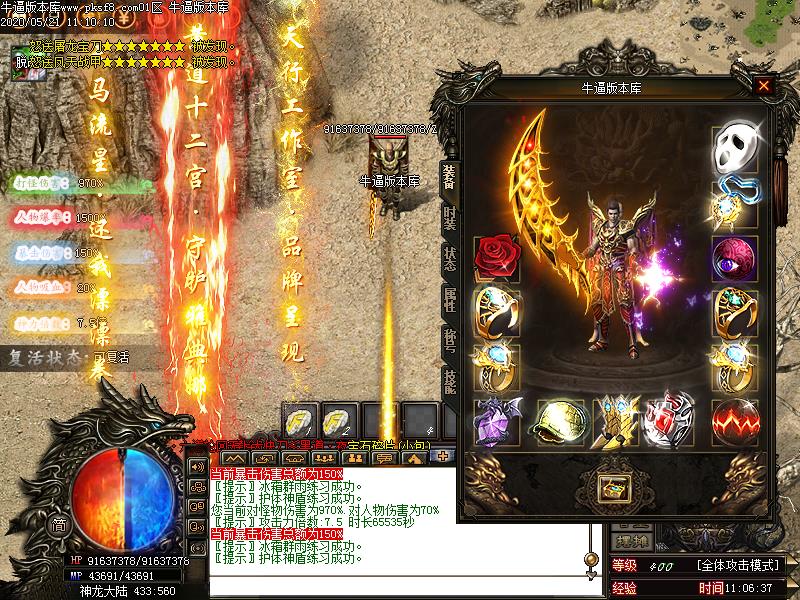Select the 属性 attributes tab

coord(449,298)
